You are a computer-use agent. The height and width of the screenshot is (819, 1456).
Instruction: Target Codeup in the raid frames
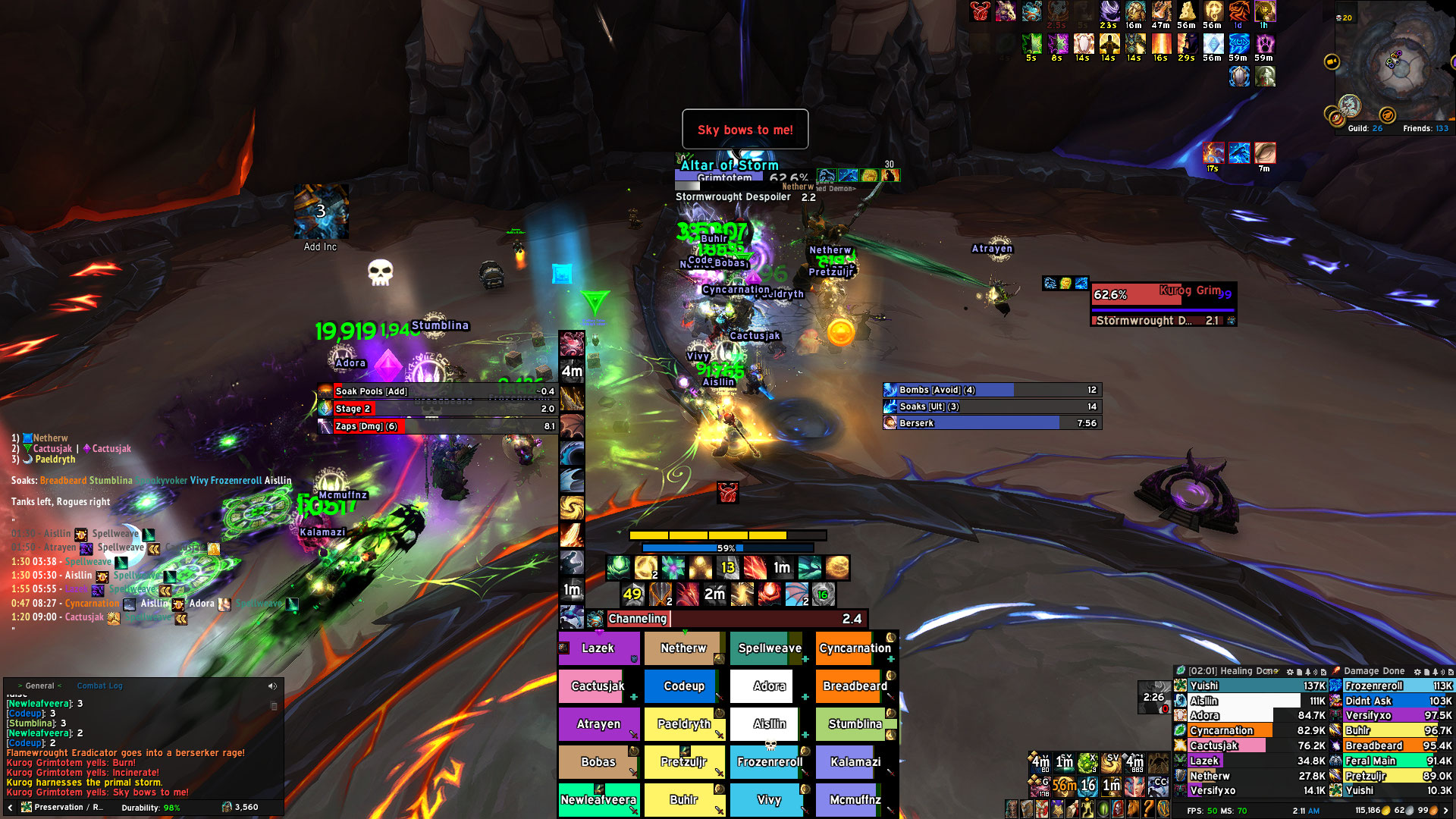point(683,686)
